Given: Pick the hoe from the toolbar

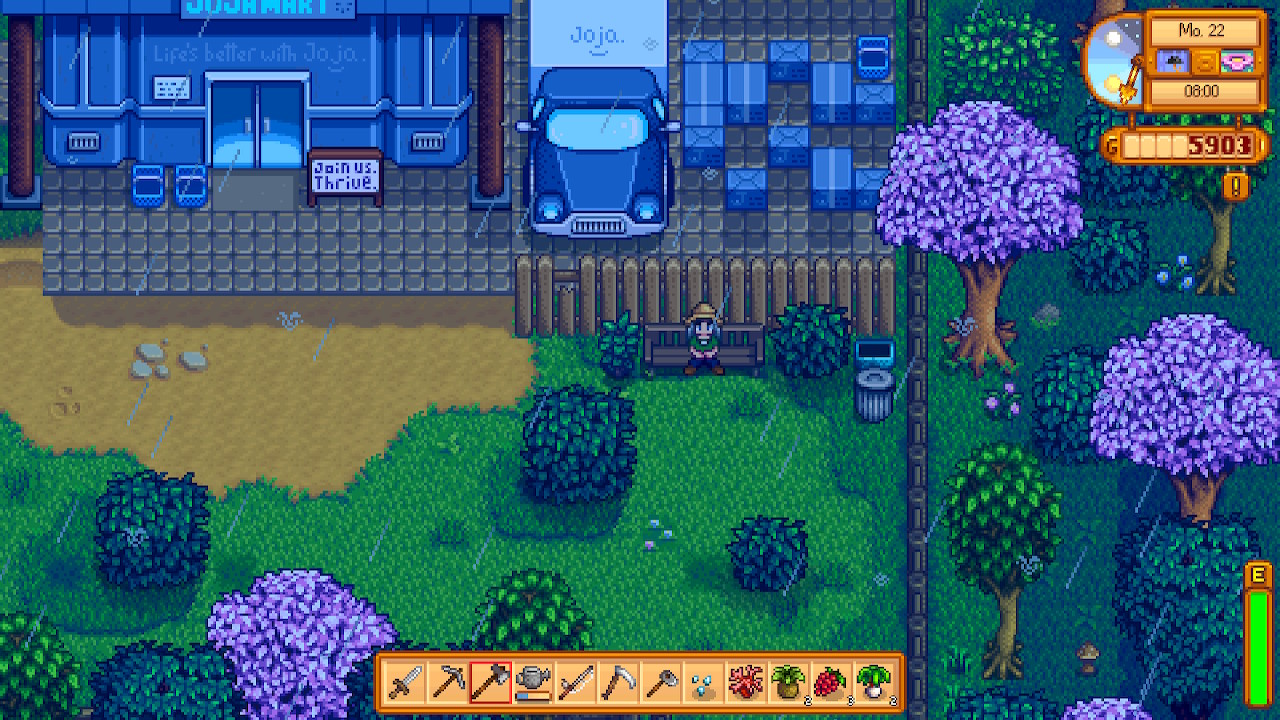Looking at the screenshot, I should click(x=661, y=683).
